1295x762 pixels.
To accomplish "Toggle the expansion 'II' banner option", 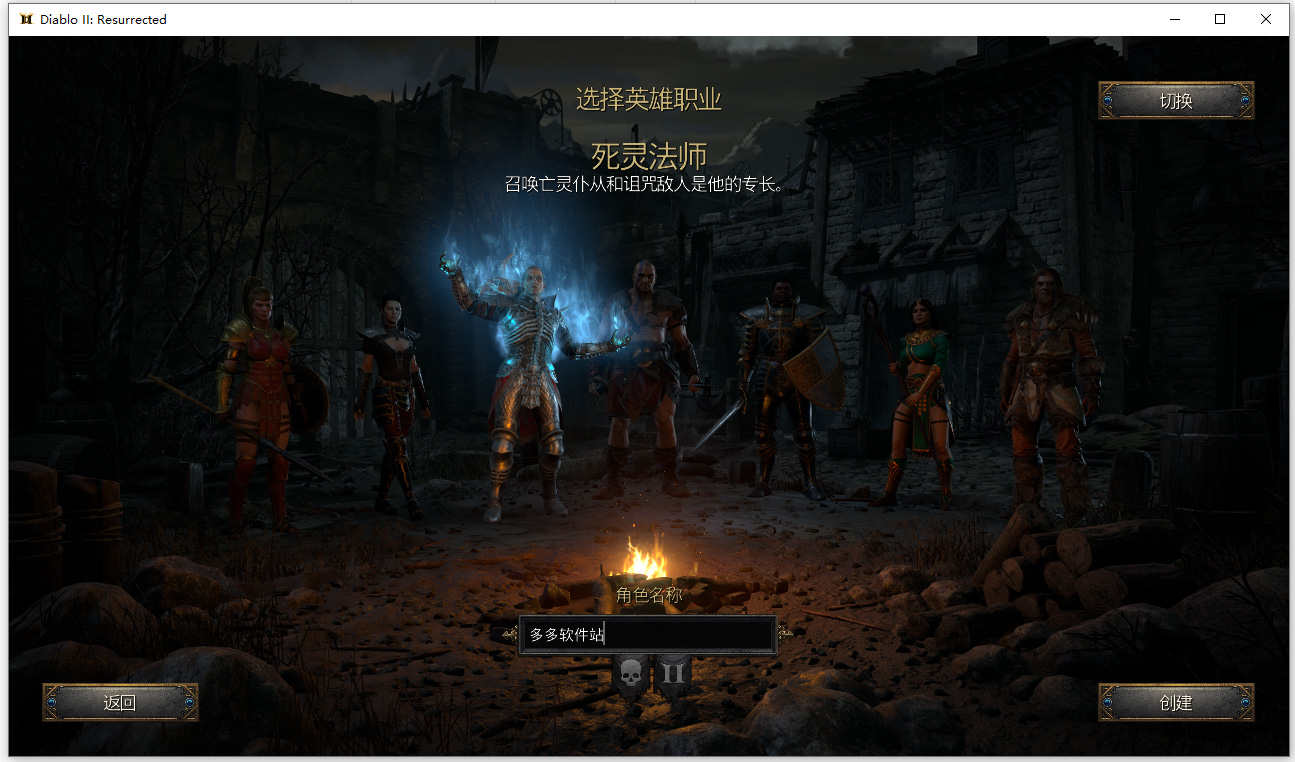I will 673,672.
